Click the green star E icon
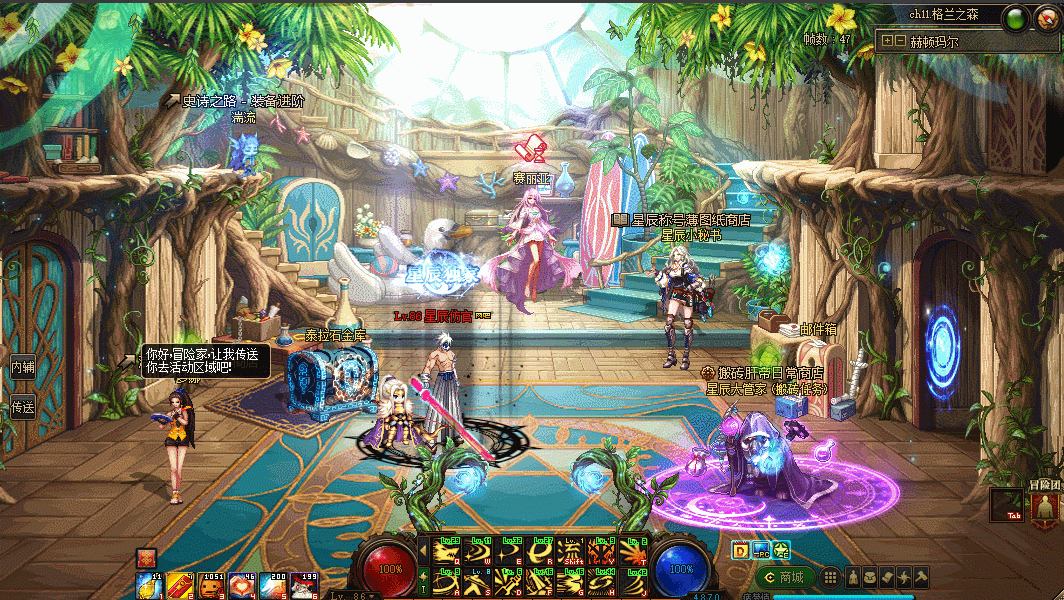1064x600 pixels. click(x=780, y=549)
